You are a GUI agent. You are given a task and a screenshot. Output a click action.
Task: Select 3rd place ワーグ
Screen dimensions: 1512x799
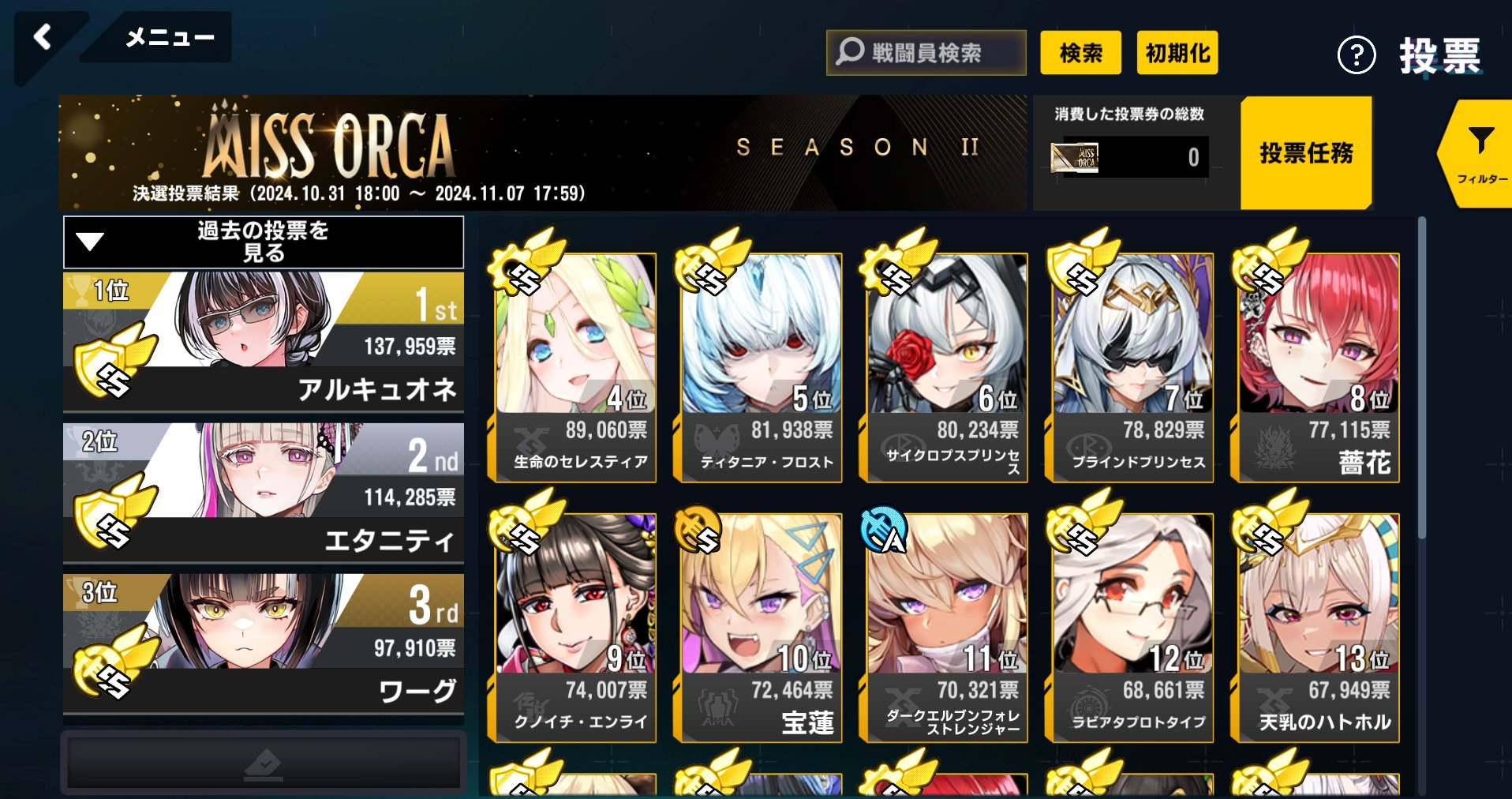coord(263,643)
